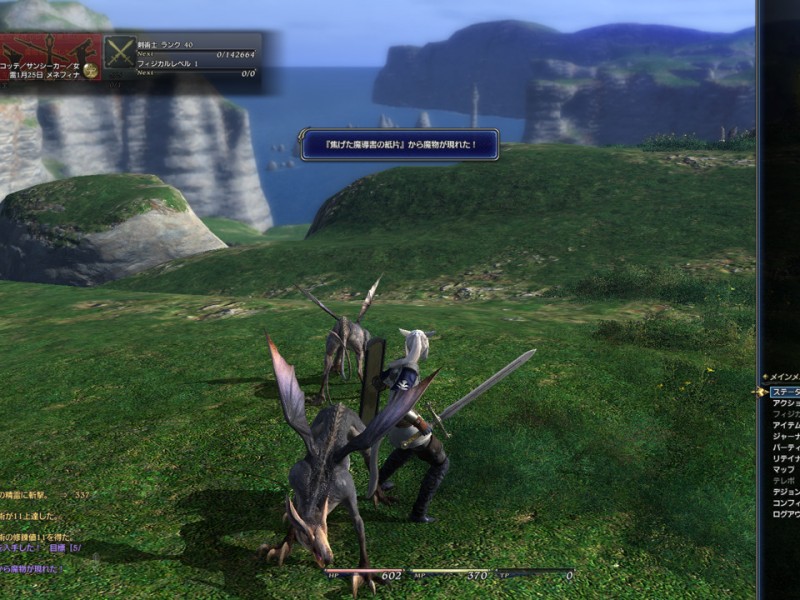Open the ジャーナル (Journal) entry

(x=785, y=436)
